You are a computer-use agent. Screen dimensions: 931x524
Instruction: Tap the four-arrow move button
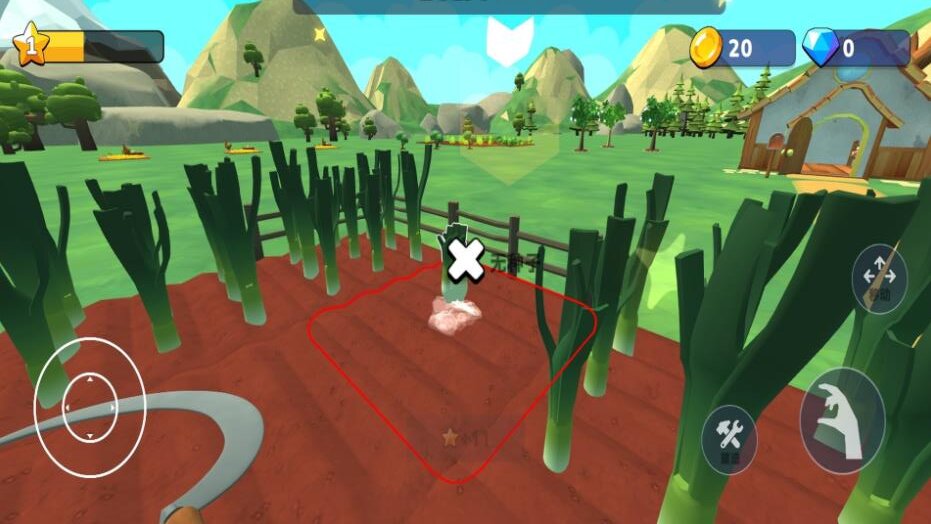(x=879, y=278)
